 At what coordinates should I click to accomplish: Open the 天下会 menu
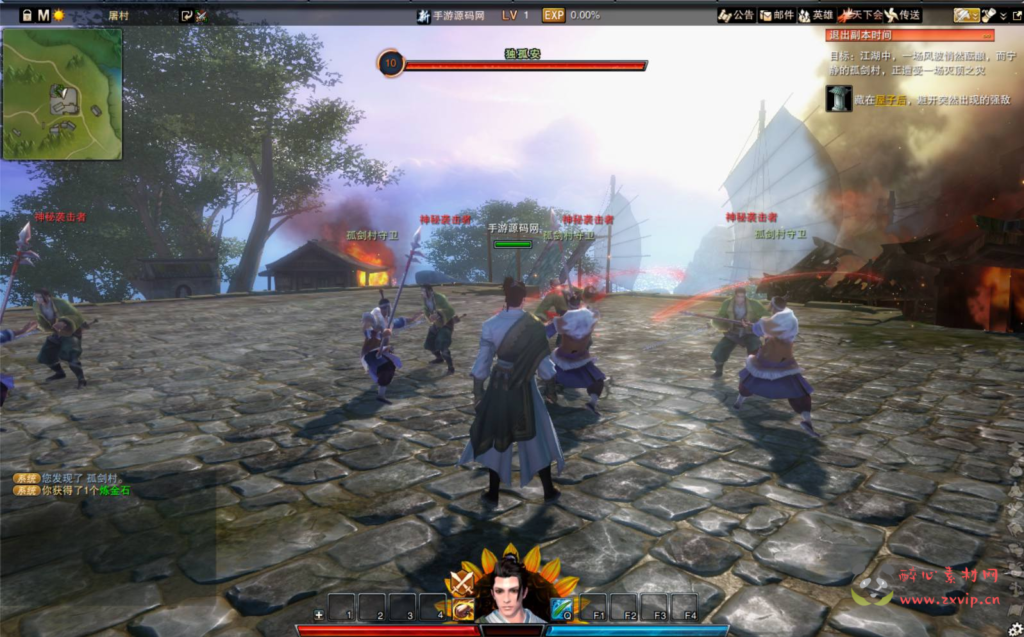(861, 15)
